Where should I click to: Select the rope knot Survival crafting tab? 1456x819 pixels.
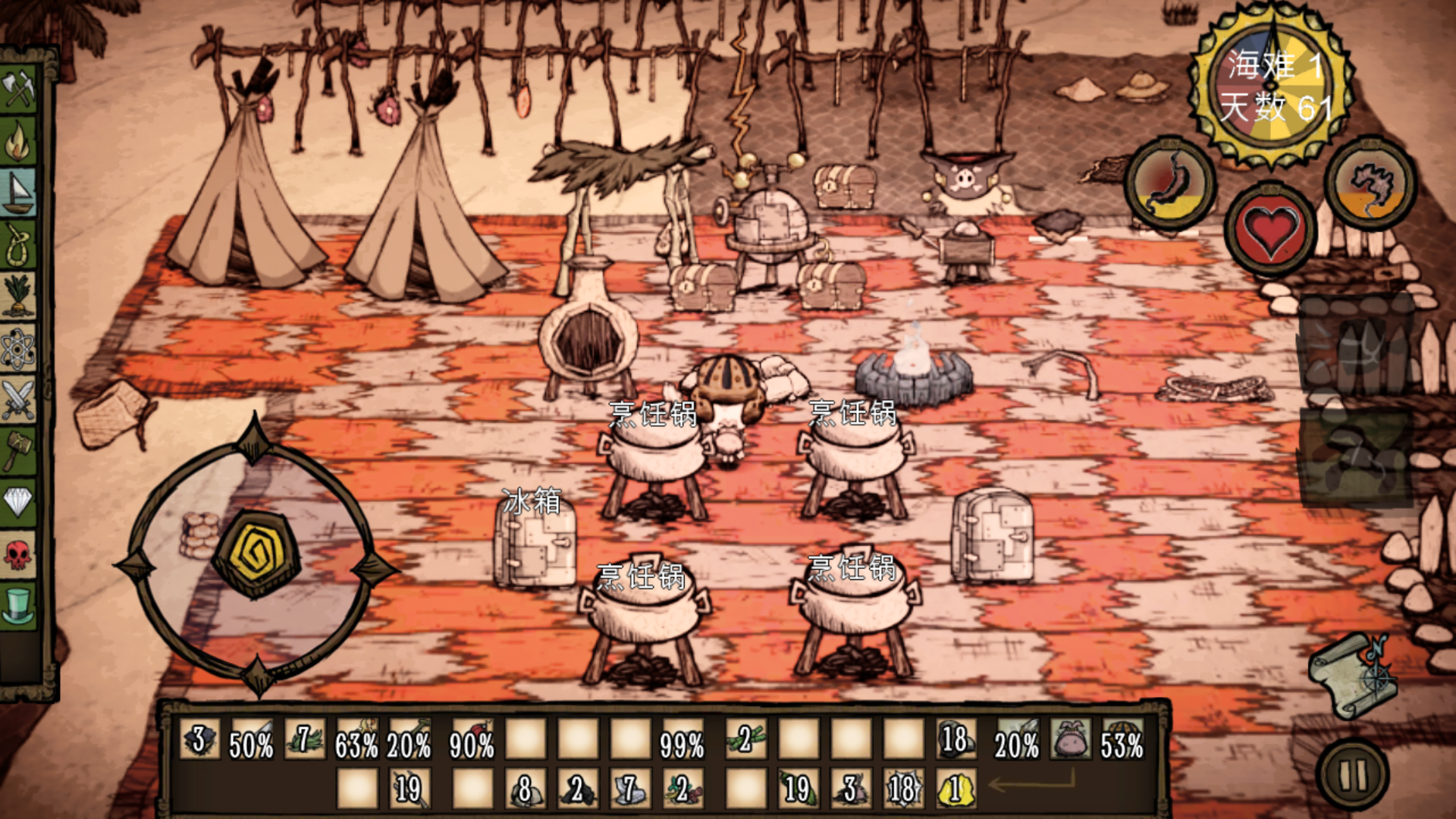click(19, 244)
